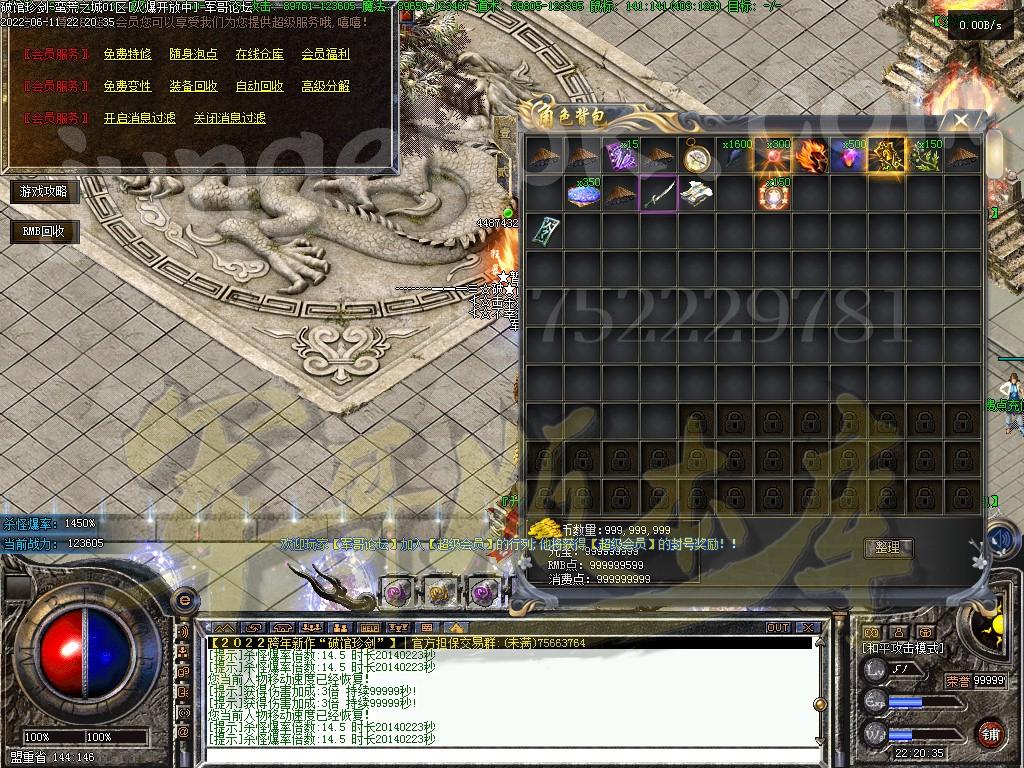Screen dimensions: 1024x768
Task: Open 高级分解 advanced disassembly
Action: 325,86
